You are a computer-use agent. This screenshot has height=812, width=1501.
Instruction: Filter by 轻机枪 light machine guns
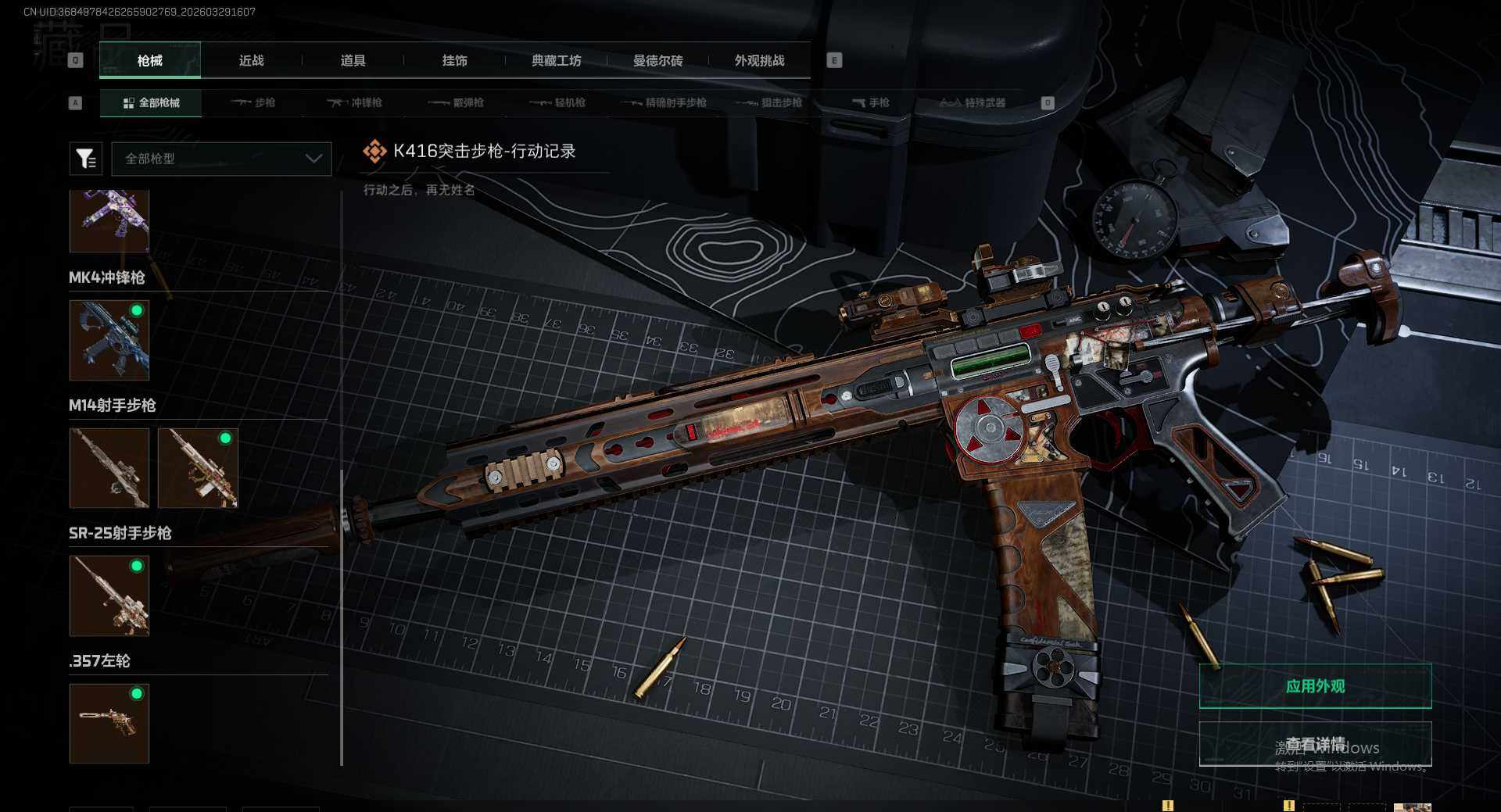557,102
